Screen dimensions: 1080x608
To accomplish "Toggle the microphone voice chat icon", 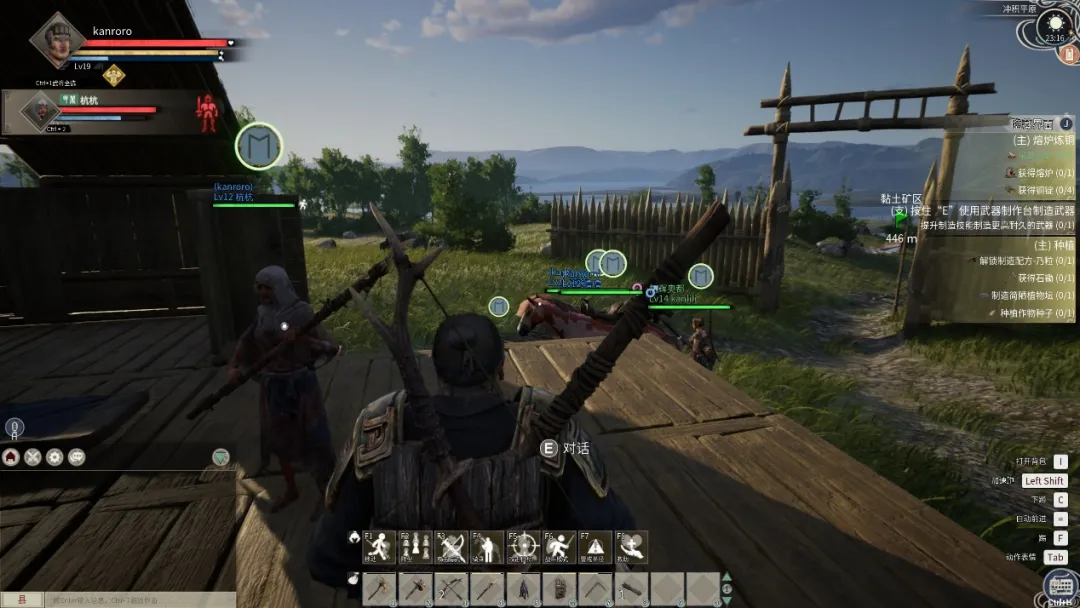I will [15, 428].
